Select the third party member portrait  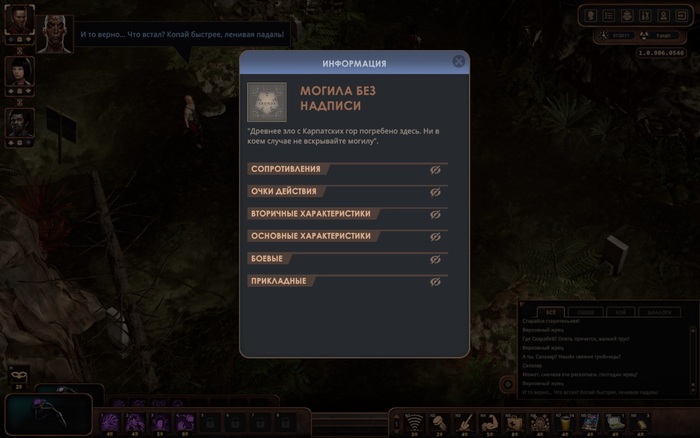(20, 122)
